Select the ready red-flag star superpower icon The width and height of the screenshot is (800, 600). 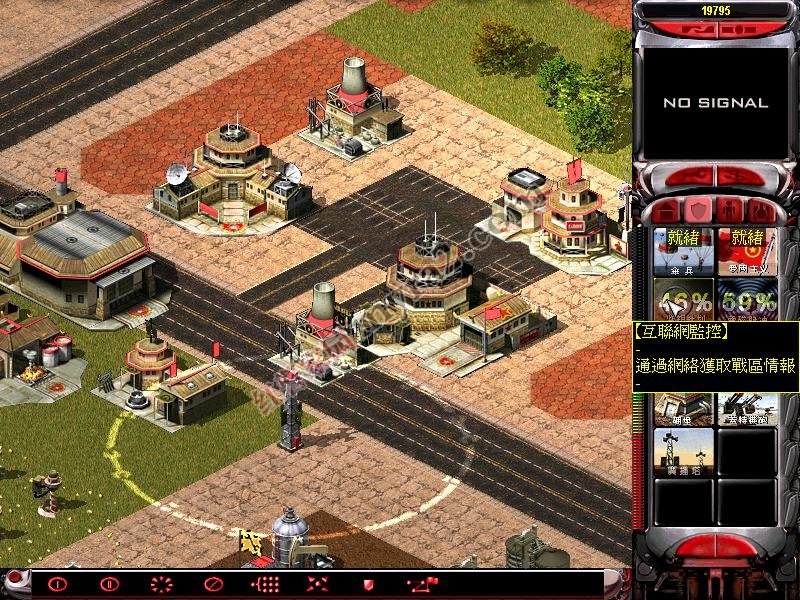click(747, 252)
